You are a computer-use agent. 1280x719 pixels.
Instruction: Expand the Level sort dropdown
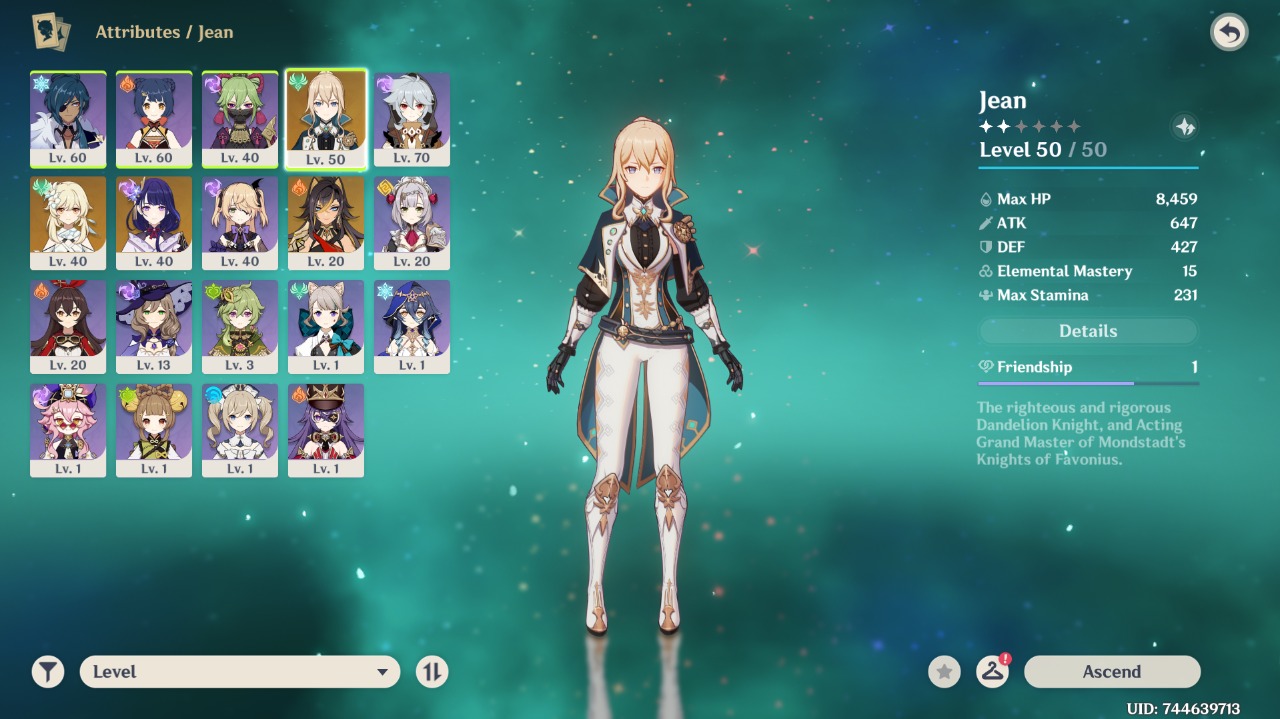click(x=240, y=672)
